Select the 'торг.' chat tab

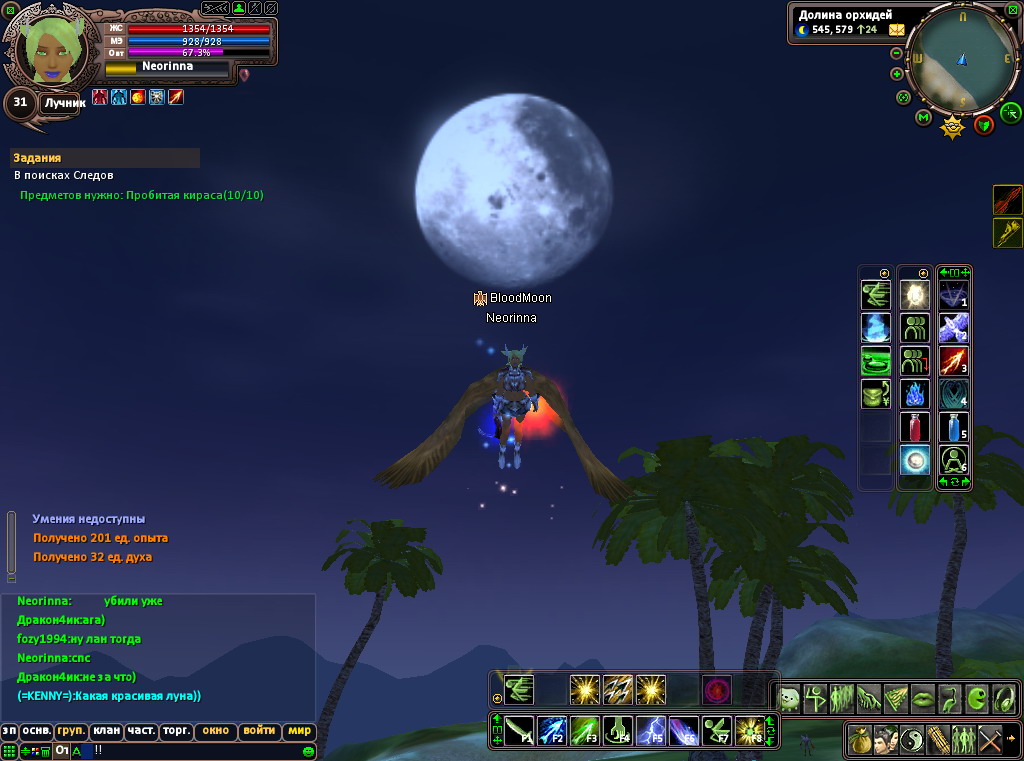click(x=177, y=731)
